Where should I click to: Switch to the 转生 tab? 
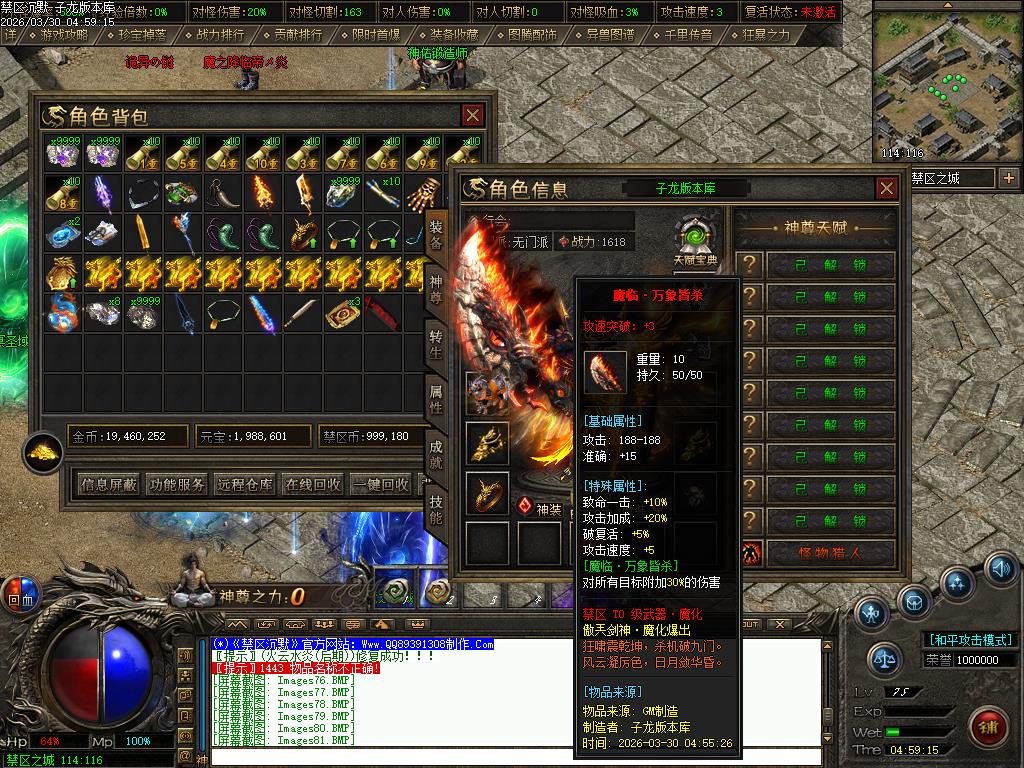point(436,343)
